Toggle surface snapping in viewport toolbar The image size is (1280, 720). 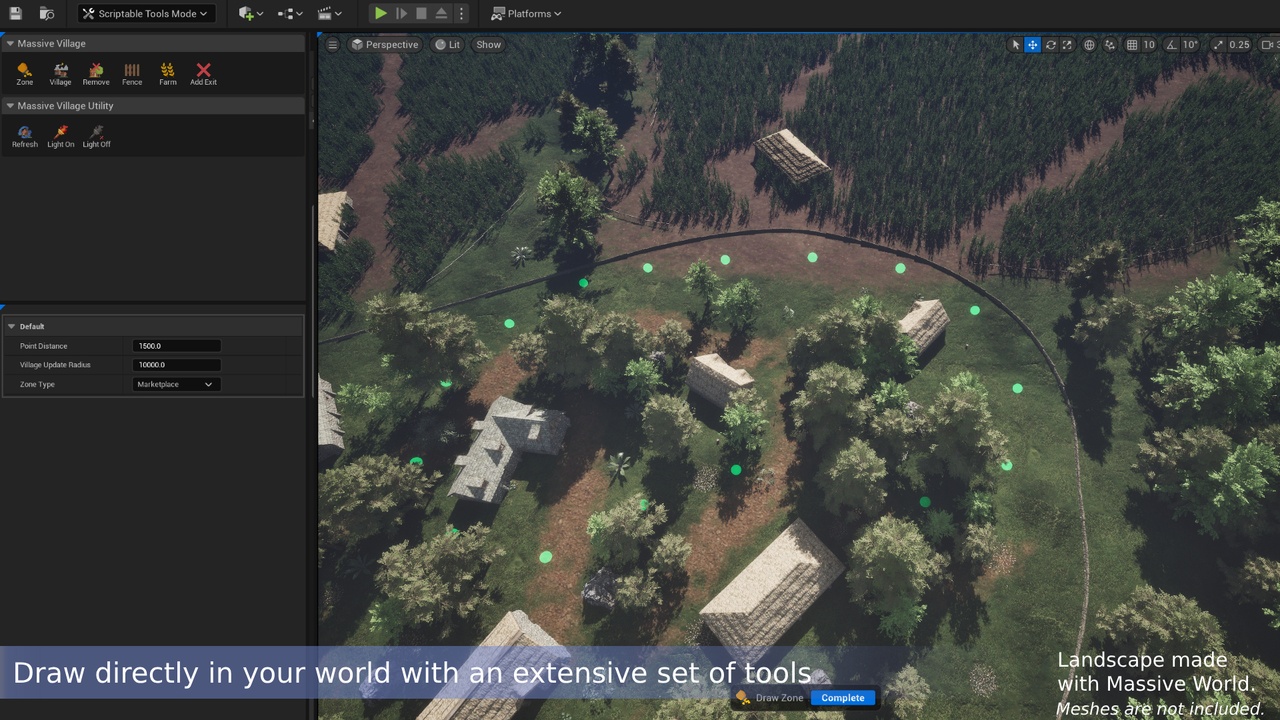1110,44
